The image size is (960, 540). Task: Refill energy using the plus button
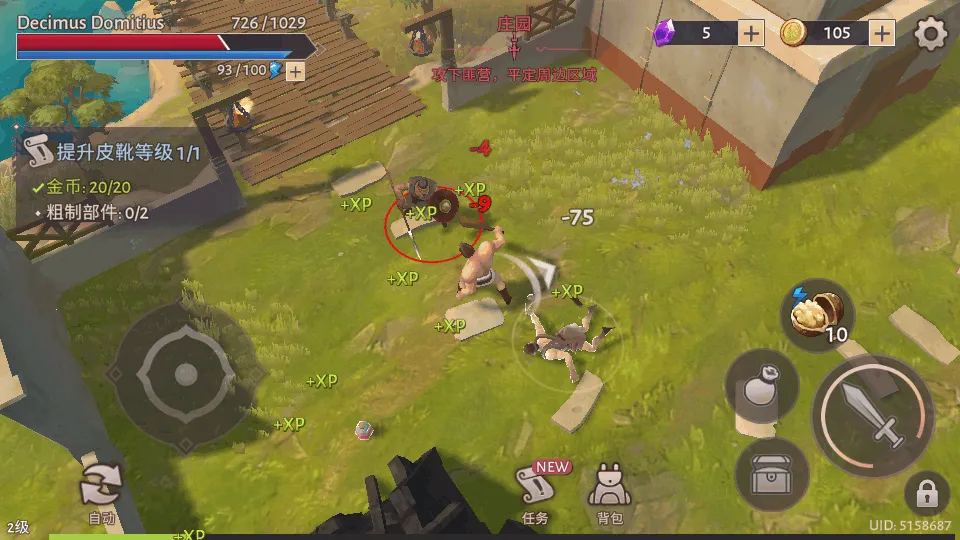pyautogui.click(x=295, y=71)
